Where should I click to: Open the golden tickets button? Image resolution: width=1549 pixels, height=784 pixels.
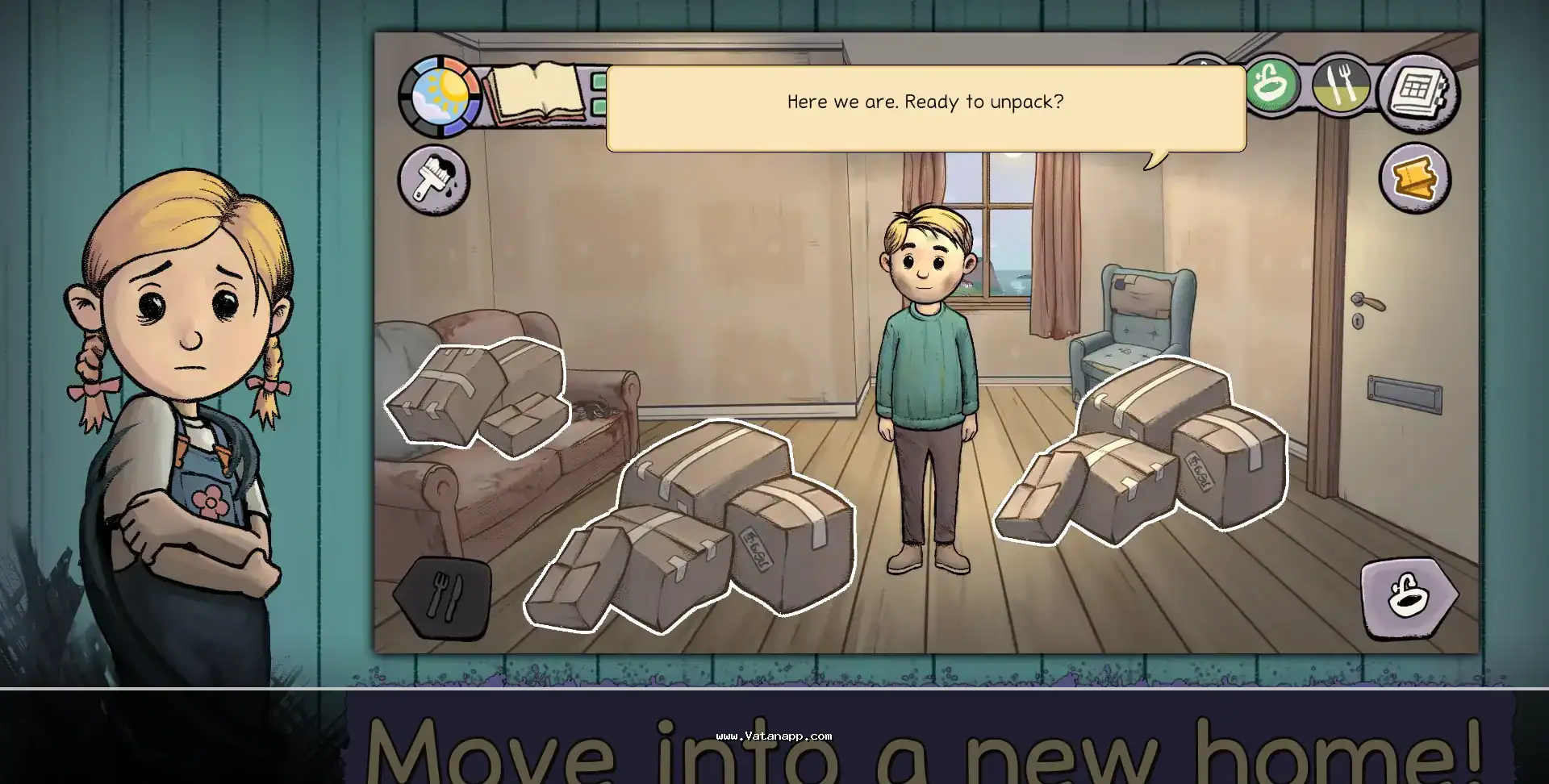[x=1414, y=178]
